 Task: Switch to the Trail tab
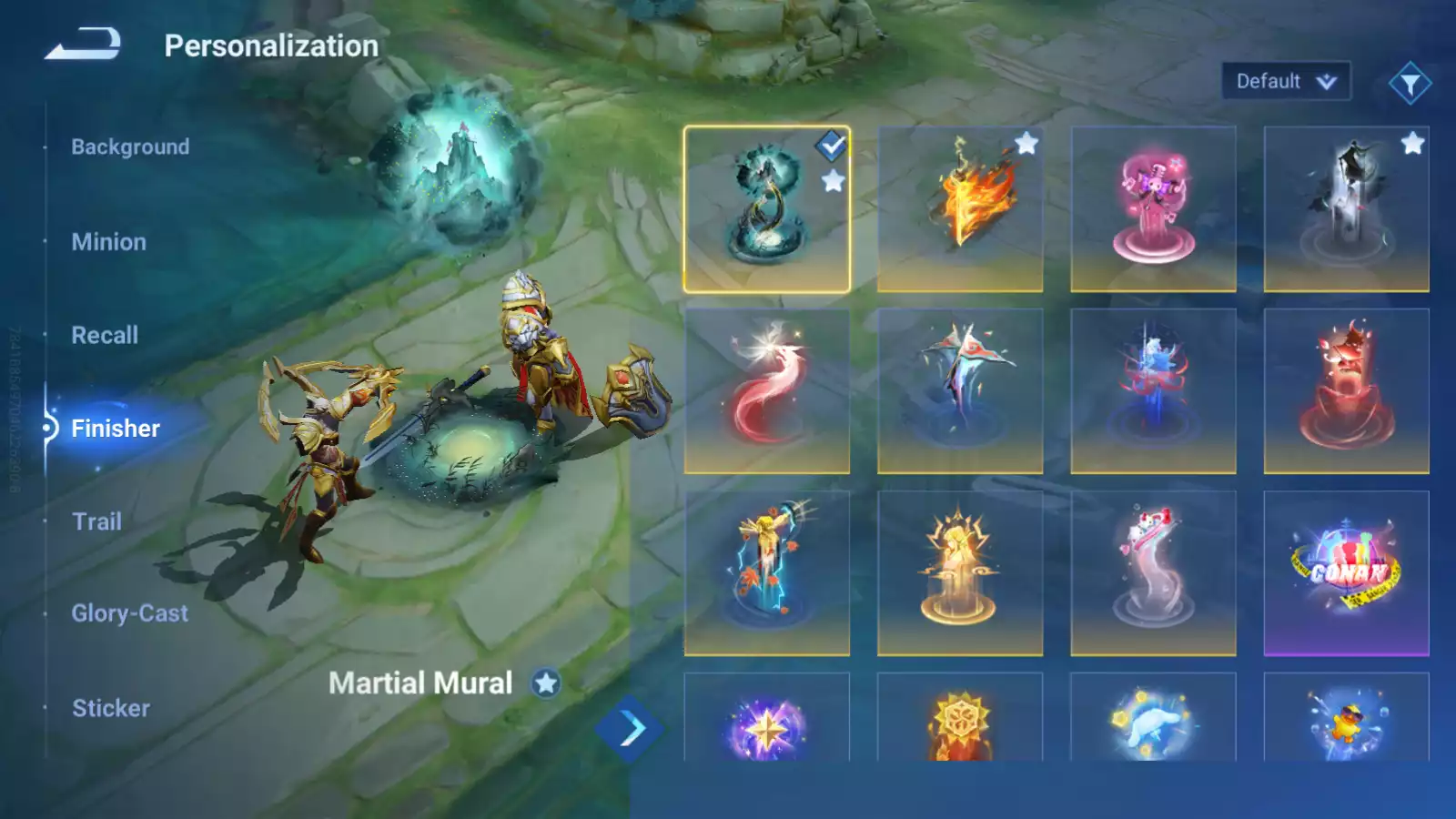[96, 521]
